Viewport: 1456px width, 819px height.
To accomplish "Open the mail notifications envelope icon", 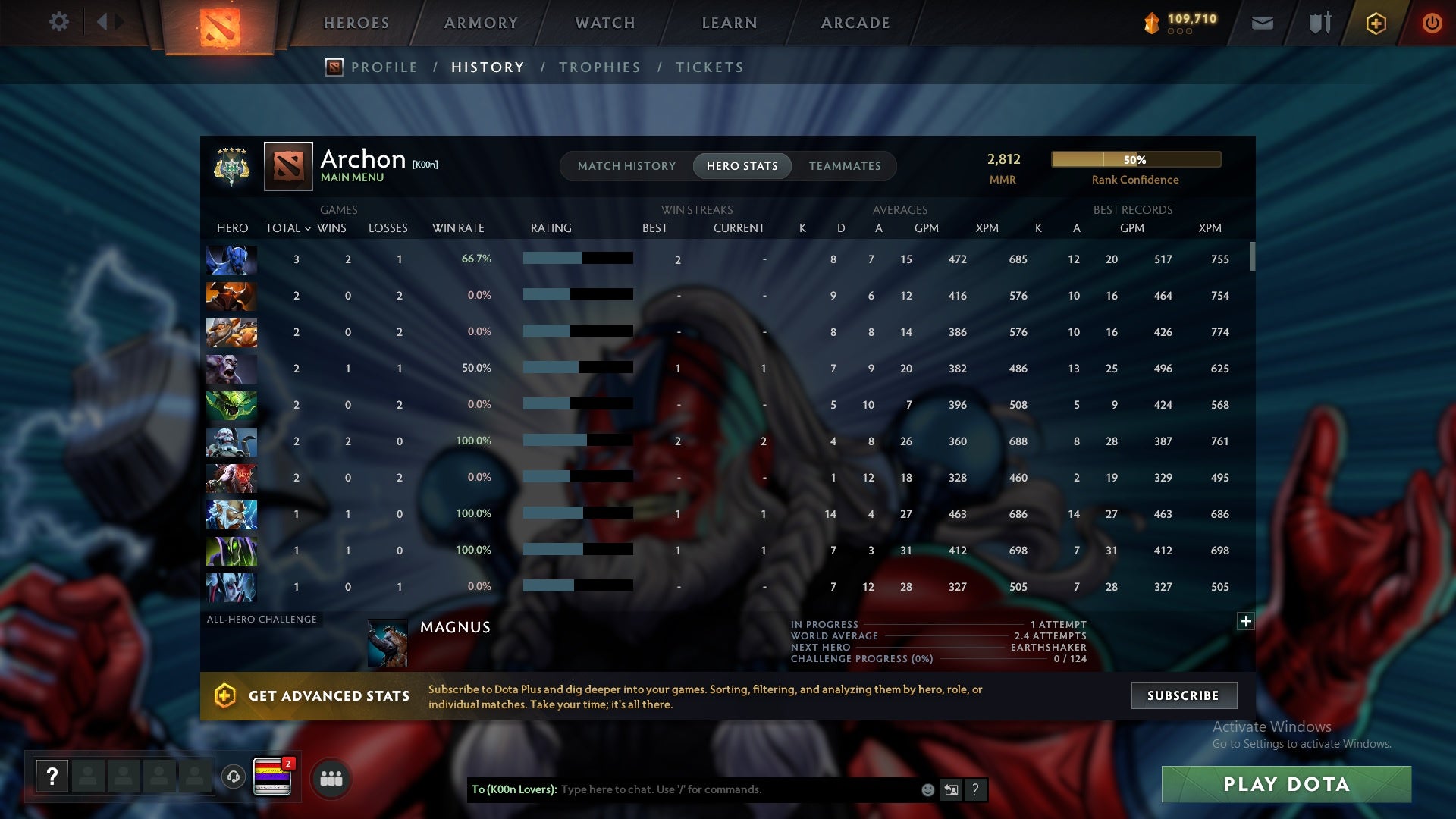I will click(1261, 23).
